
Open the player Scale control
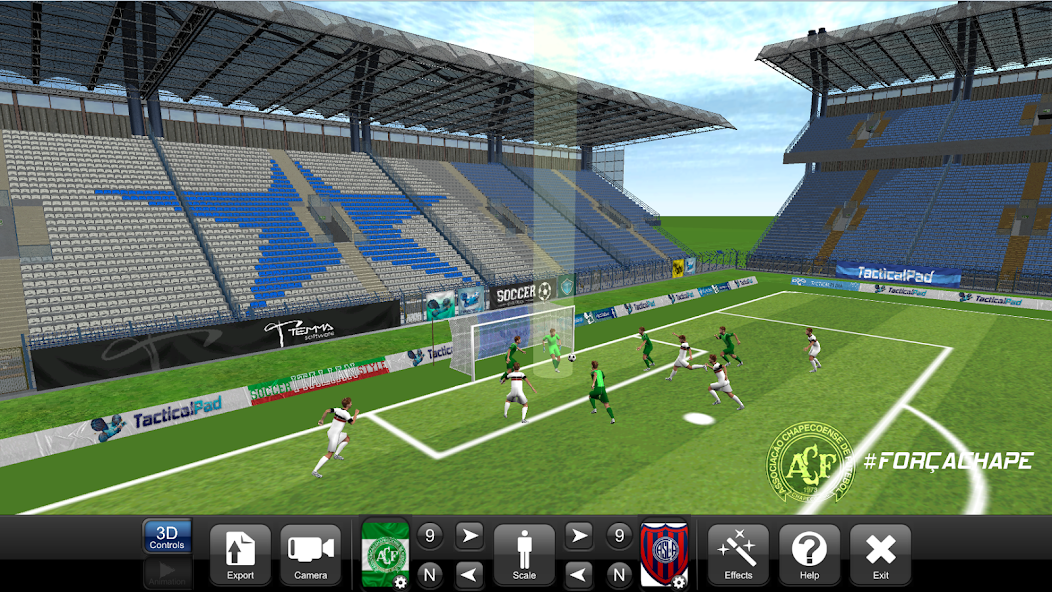click(524, 554)
